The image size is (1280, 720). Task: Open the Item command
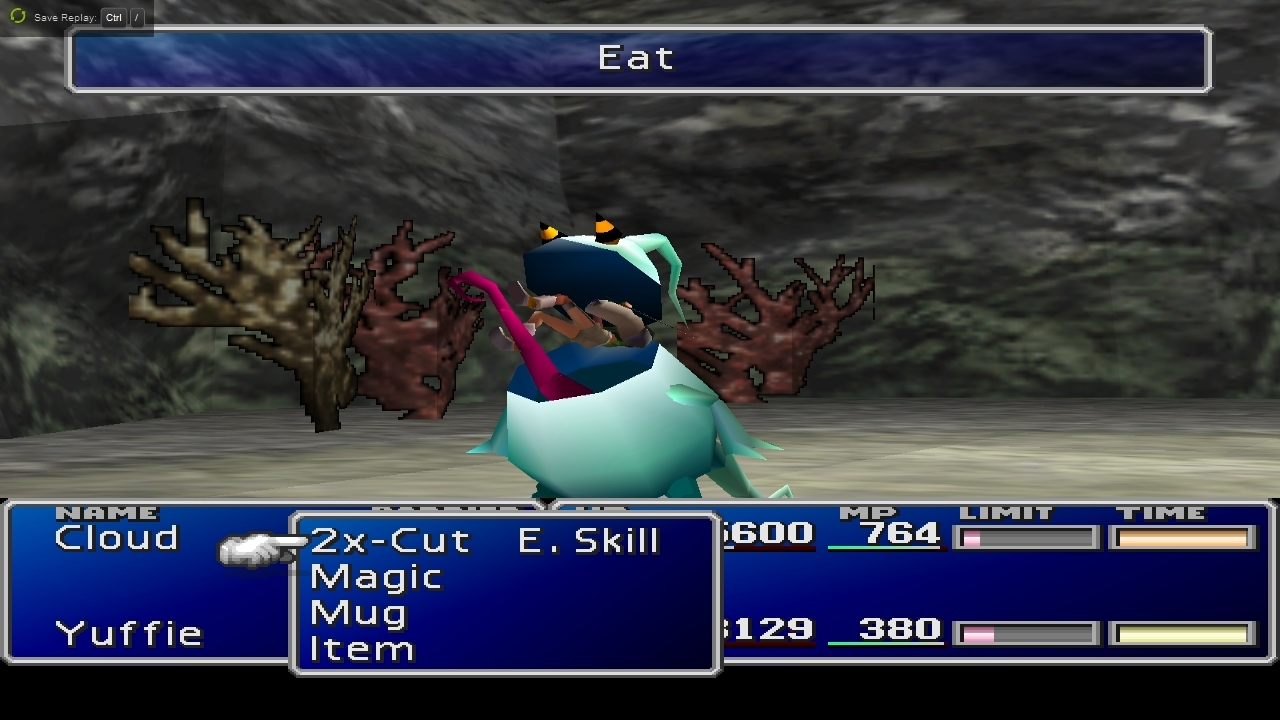click(362, 649)
